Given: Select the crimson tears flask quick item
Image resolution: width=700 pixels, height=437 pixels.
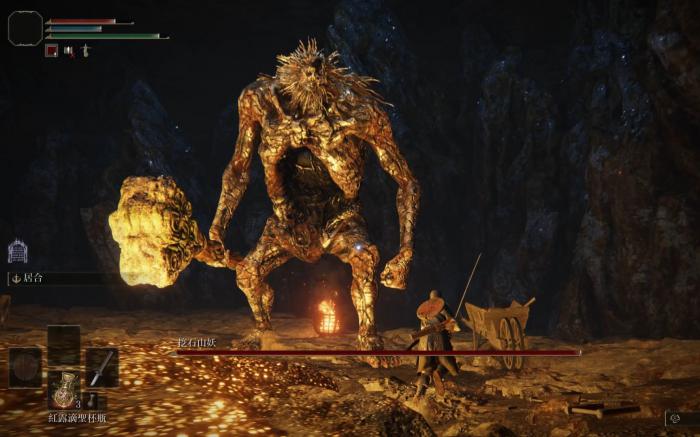Looking at the screenshot, I should [x=64, y=390].
